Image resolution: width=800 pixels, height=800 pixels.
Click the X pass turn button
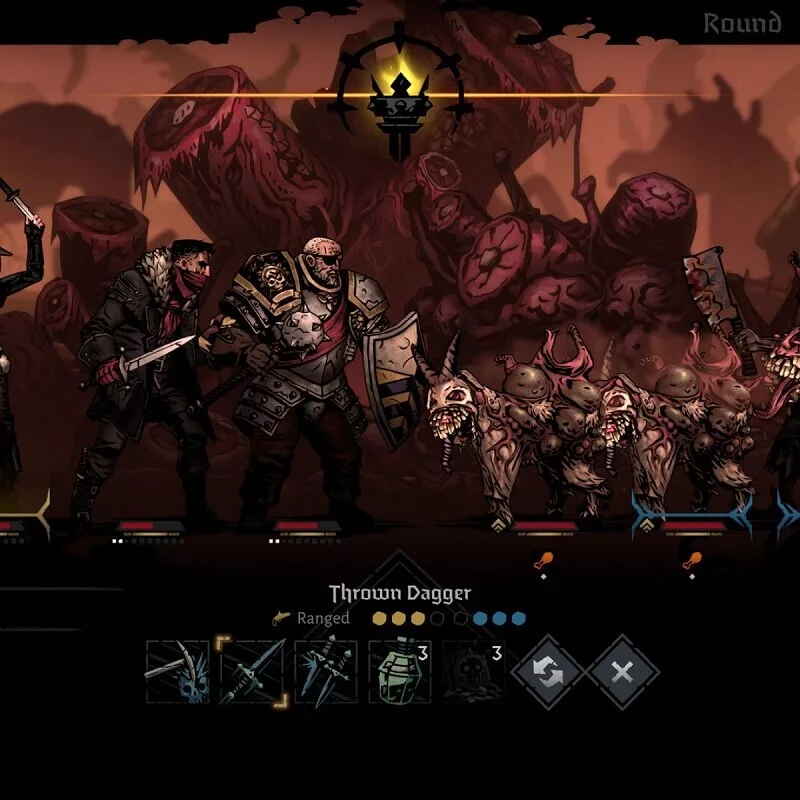click(x=622, y=672)
